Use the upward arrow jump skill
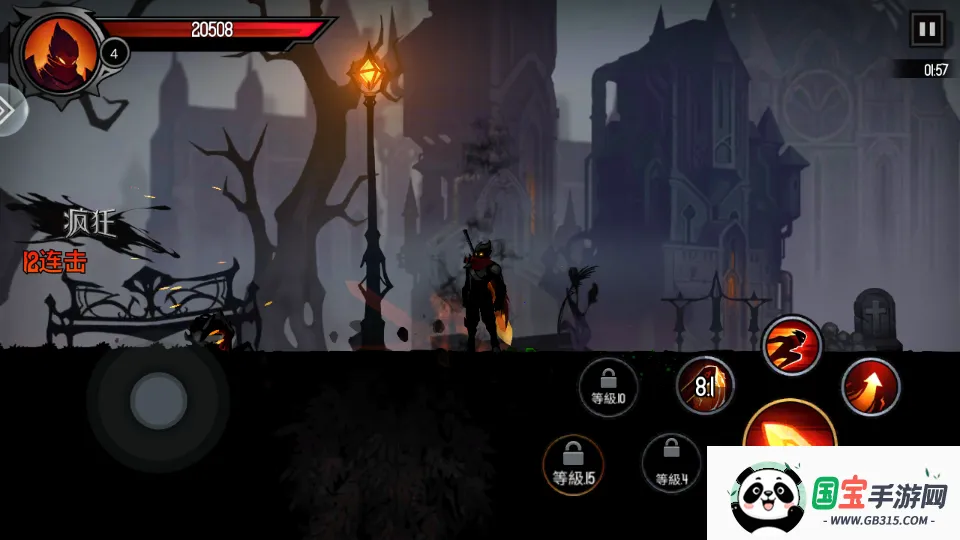The image size is (960, 540). tap(870, 386)
